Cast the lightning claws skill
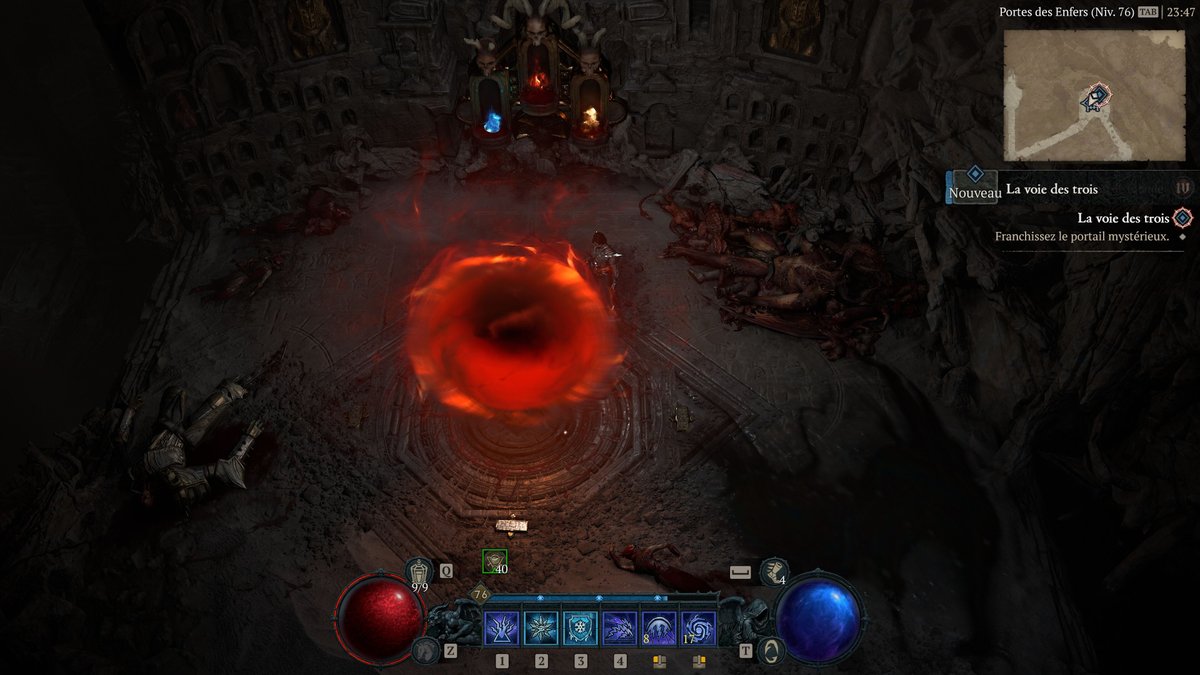The width and height of the screenshot is (1200, 675). (620, 629)
